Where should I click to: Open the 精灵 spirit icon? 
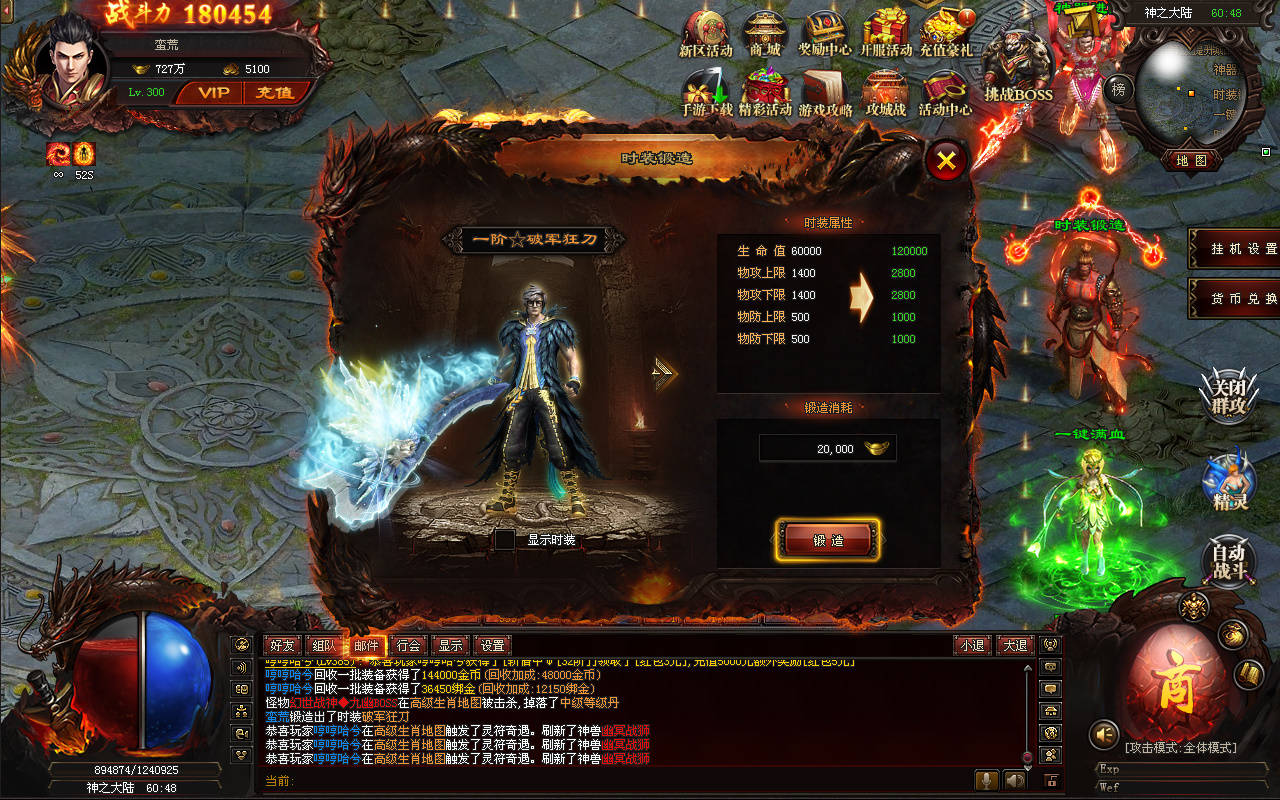(1229, 482)
